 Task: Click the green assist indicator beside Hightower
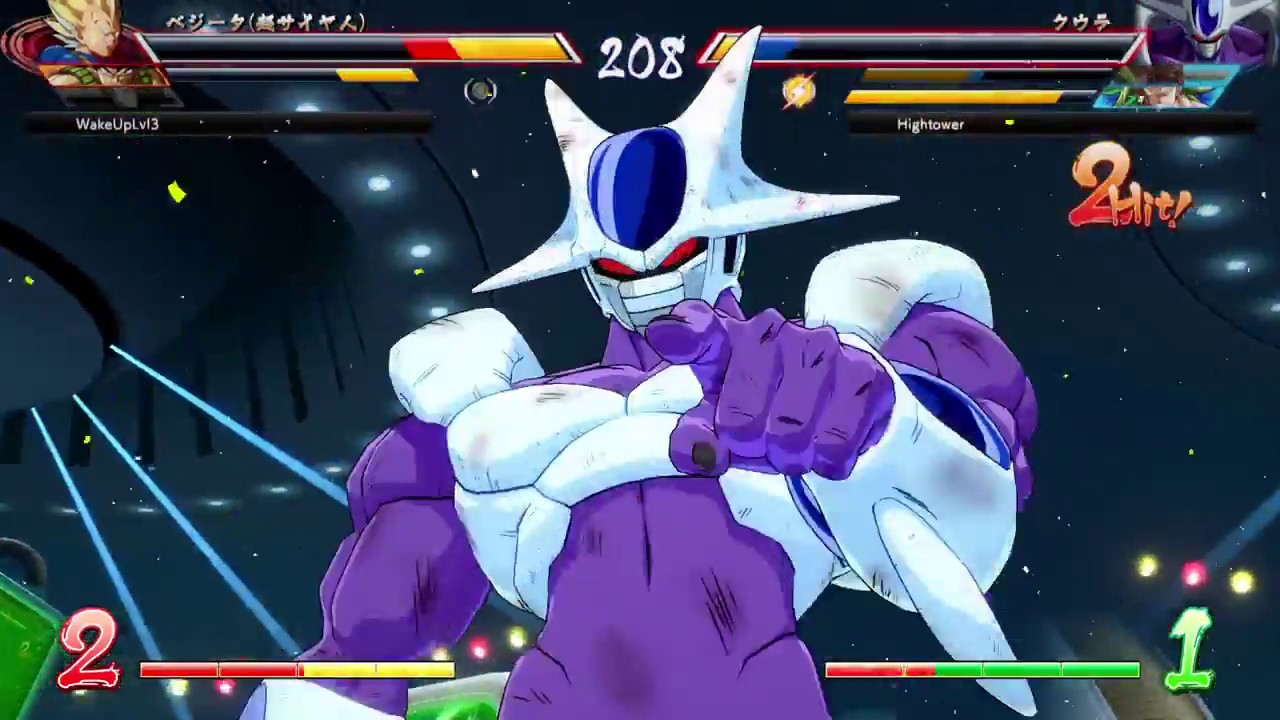(x=1009, y=124)
